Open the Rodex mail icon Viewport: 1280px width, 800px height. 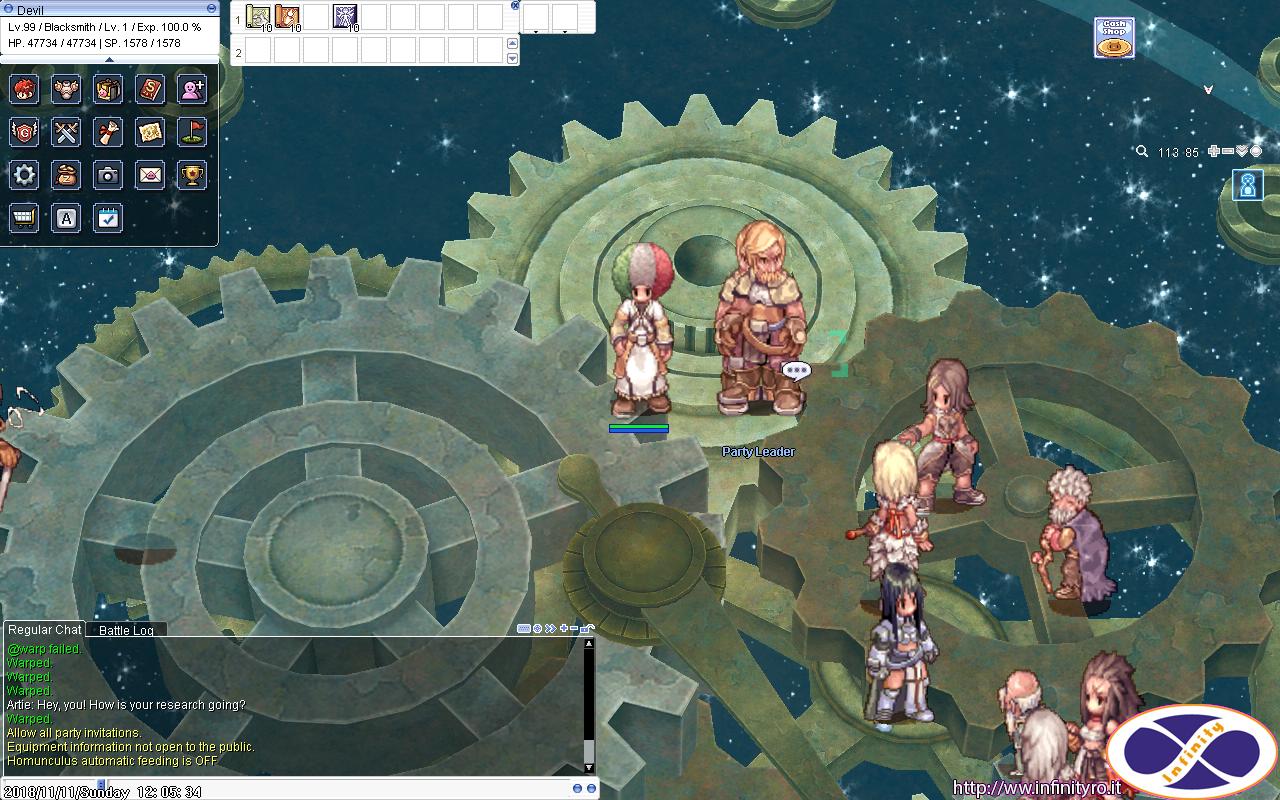coord(150,175)
